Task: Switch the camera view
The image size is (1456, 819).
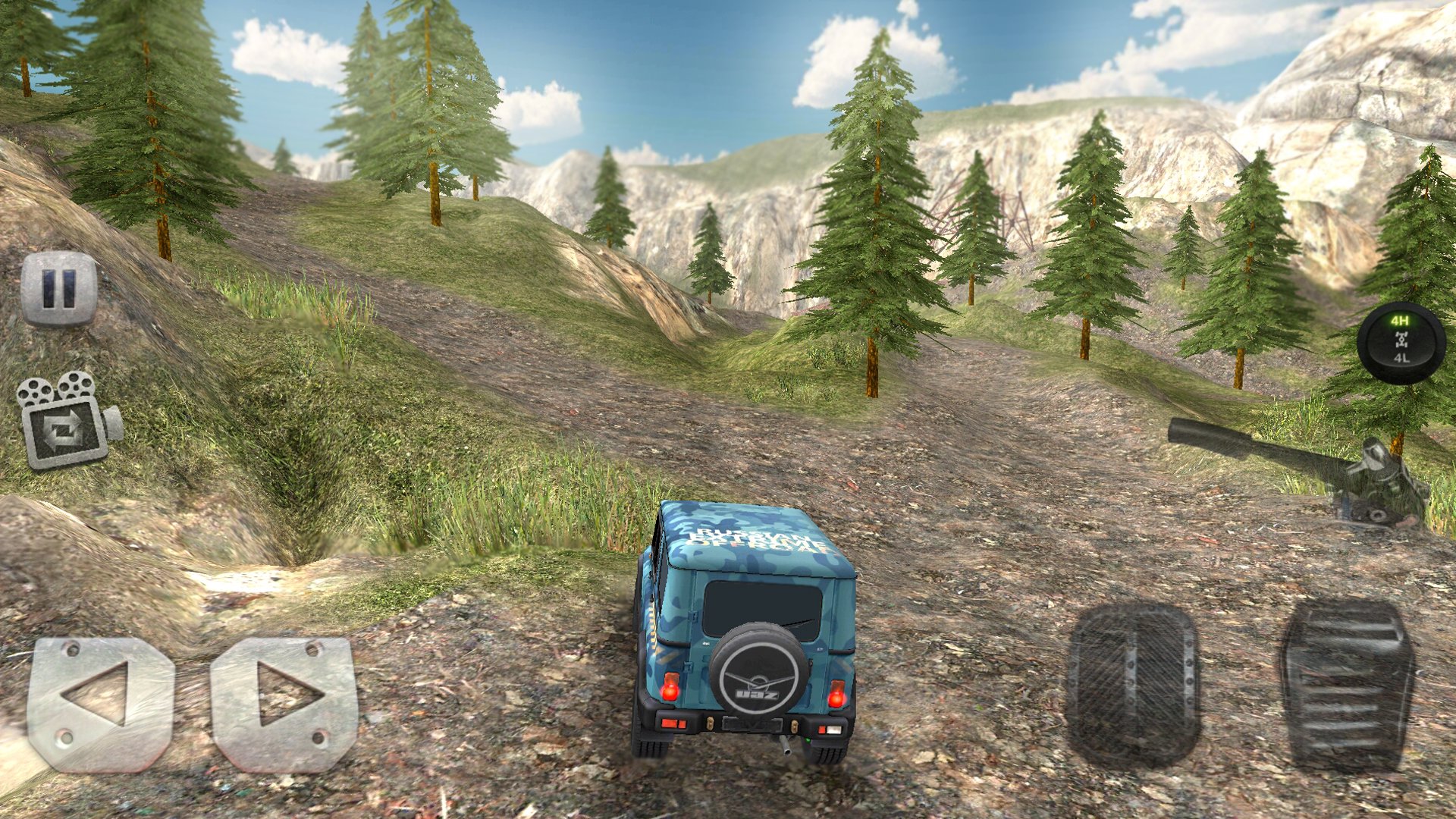Action: 64,421
